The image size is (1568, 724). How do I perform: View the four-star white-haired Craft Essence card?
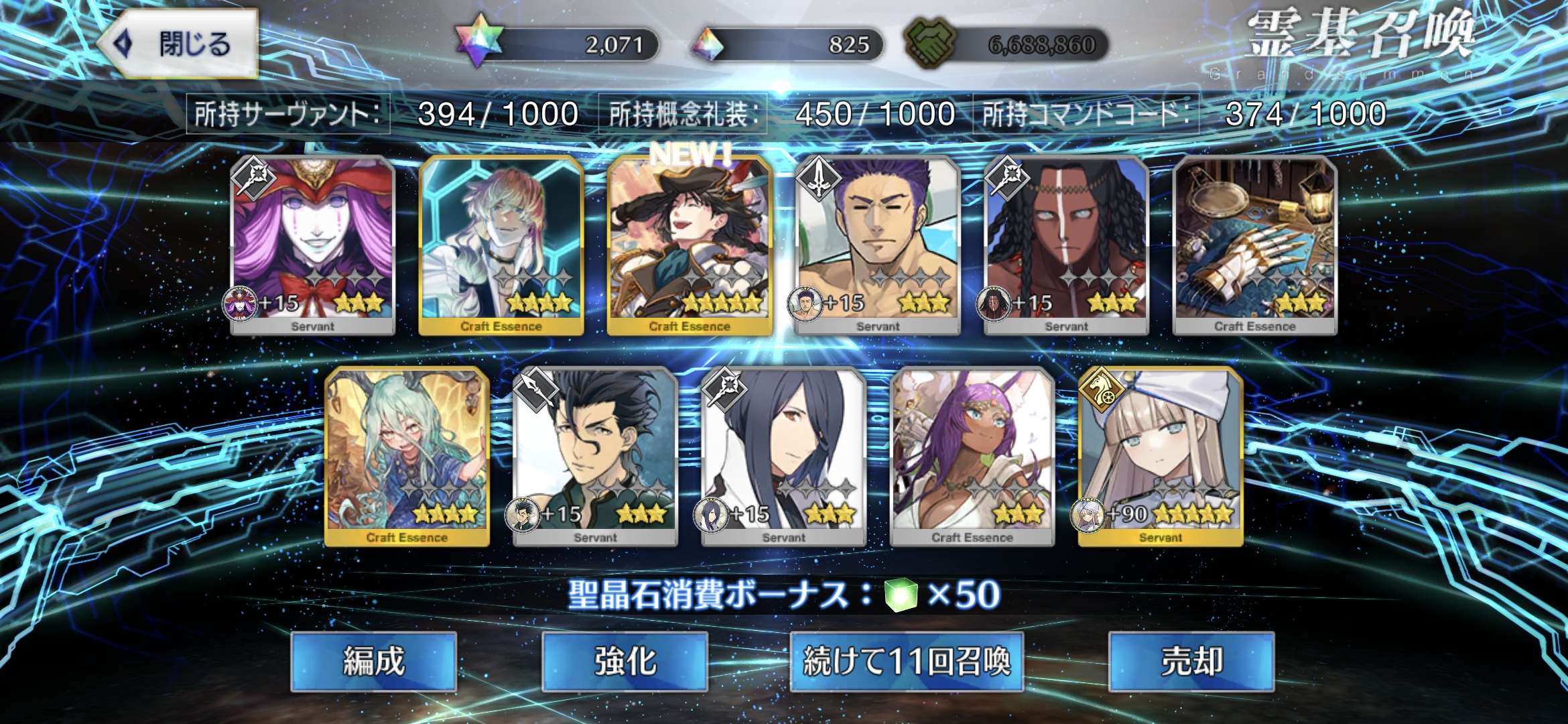tap(501, 245)
